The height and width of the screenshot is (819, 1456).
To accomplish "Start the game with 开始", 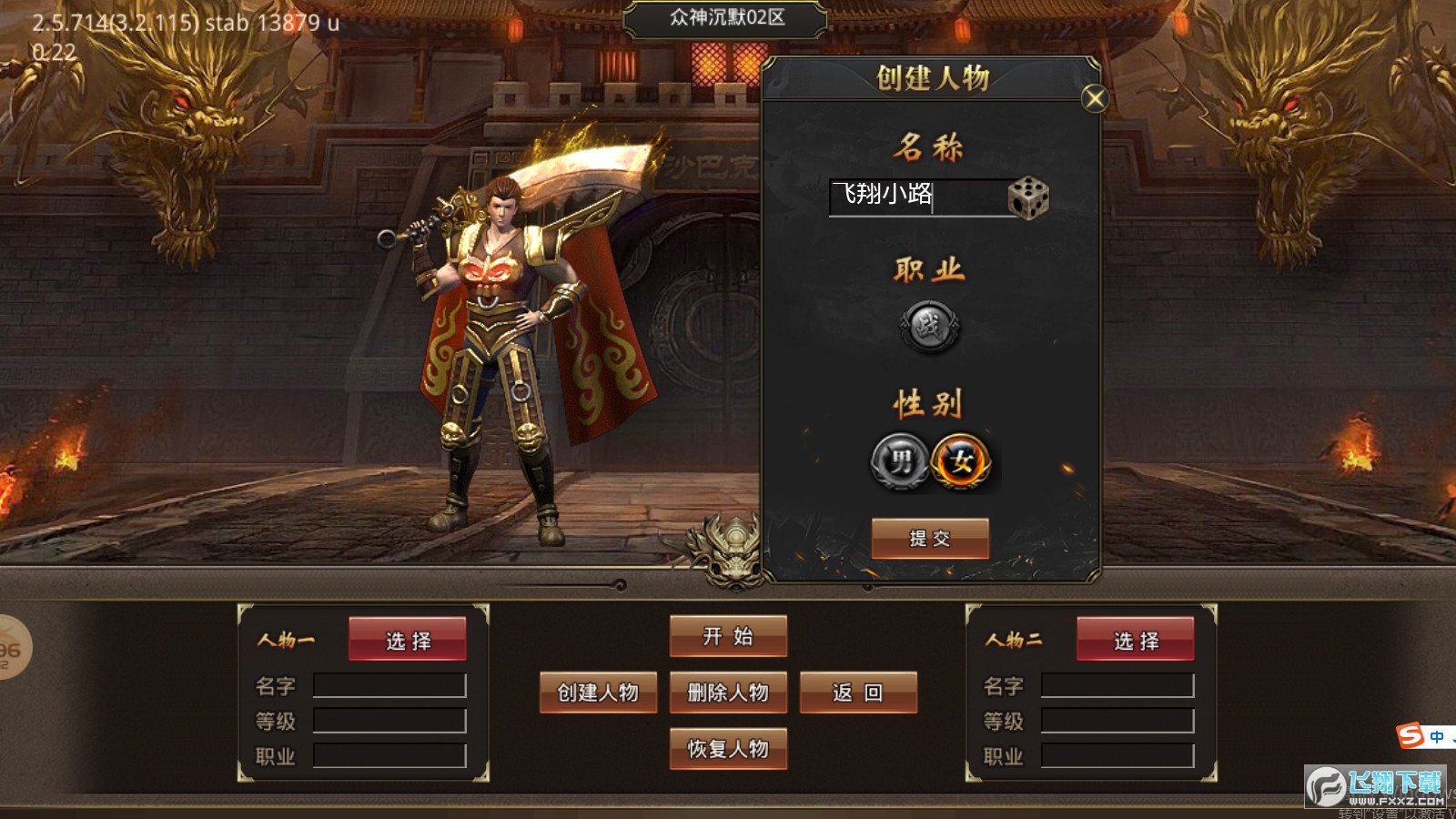I will coord(728,636).
